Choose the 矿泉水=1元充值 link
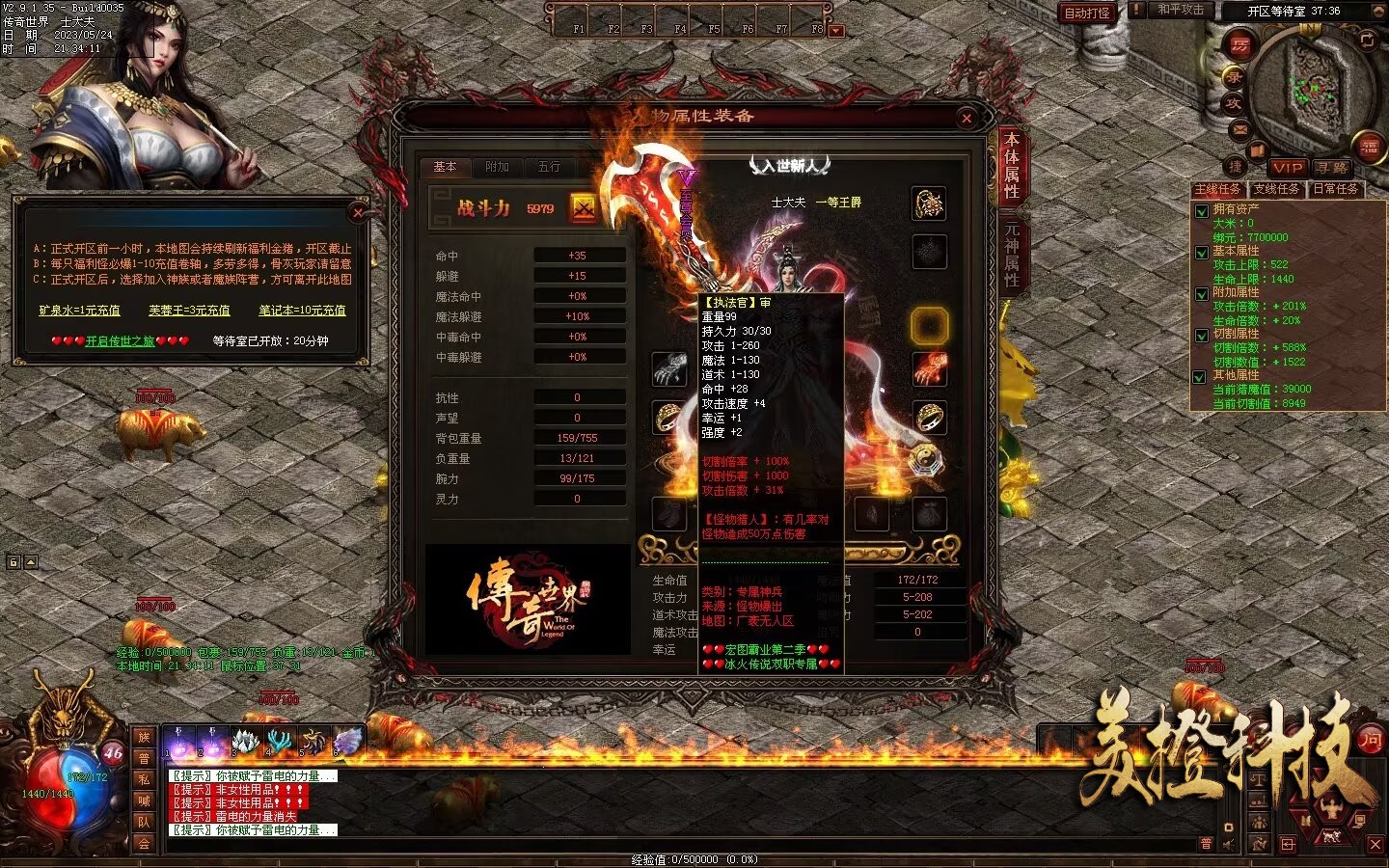This screenshot has height=868, width=1389. 79,311
